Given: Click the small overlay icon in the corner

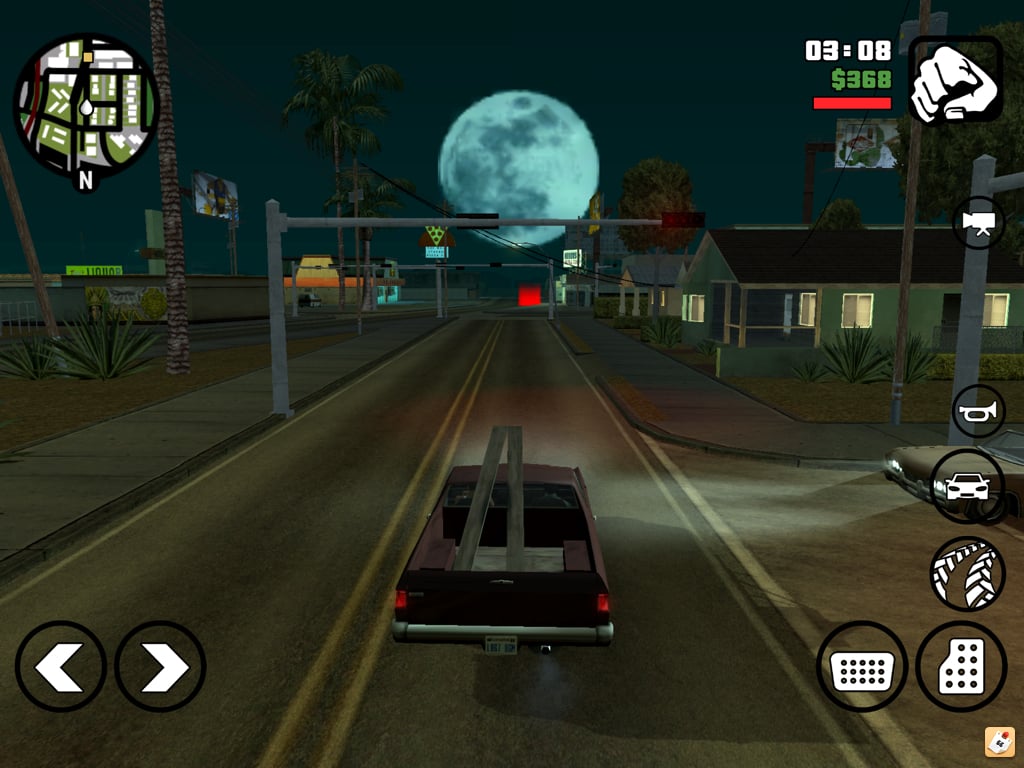Looking at the screenshot, I should pos(999,742).
